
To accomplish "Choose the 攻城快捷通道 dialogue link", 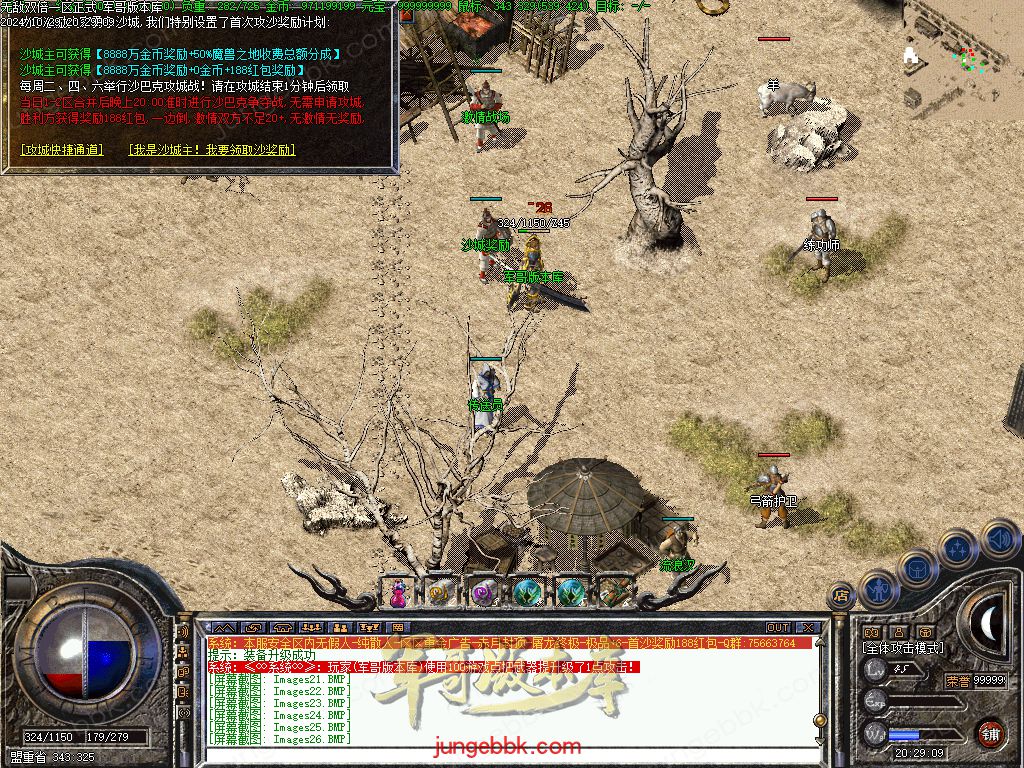I will (x=61, y=150).
